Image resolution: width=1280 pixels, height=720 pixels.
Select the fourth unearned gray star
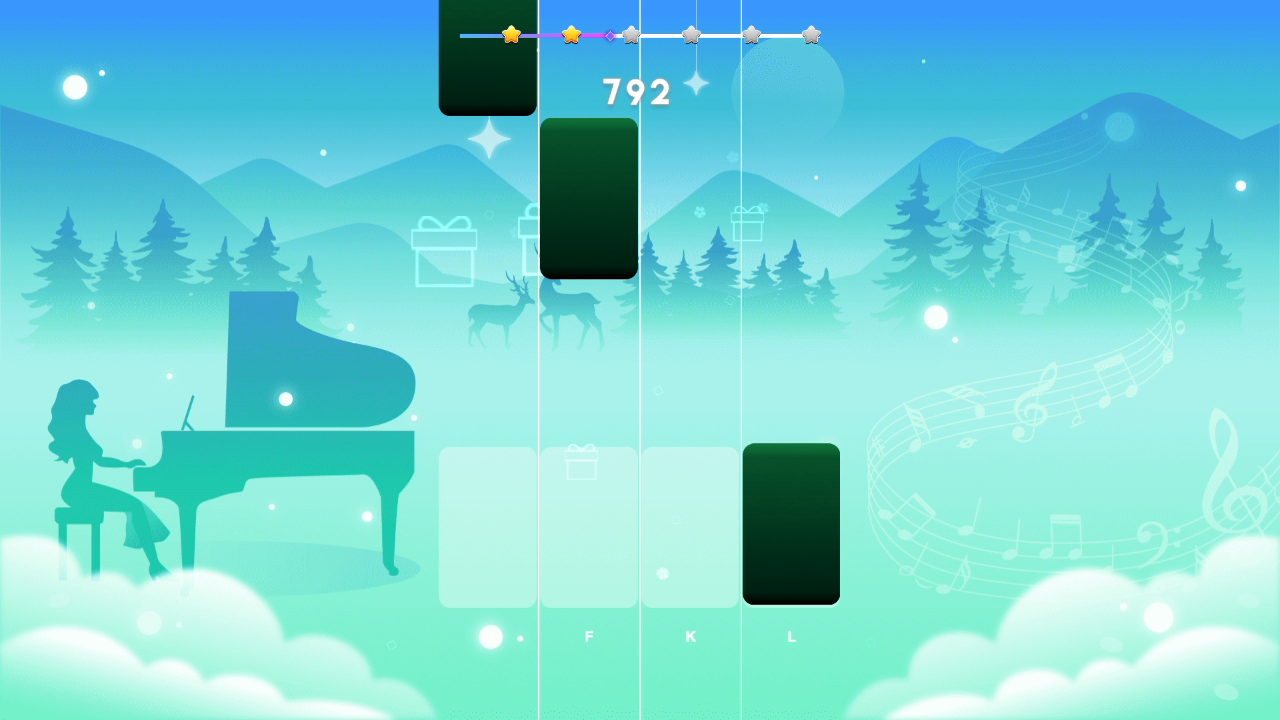point(691,34)
